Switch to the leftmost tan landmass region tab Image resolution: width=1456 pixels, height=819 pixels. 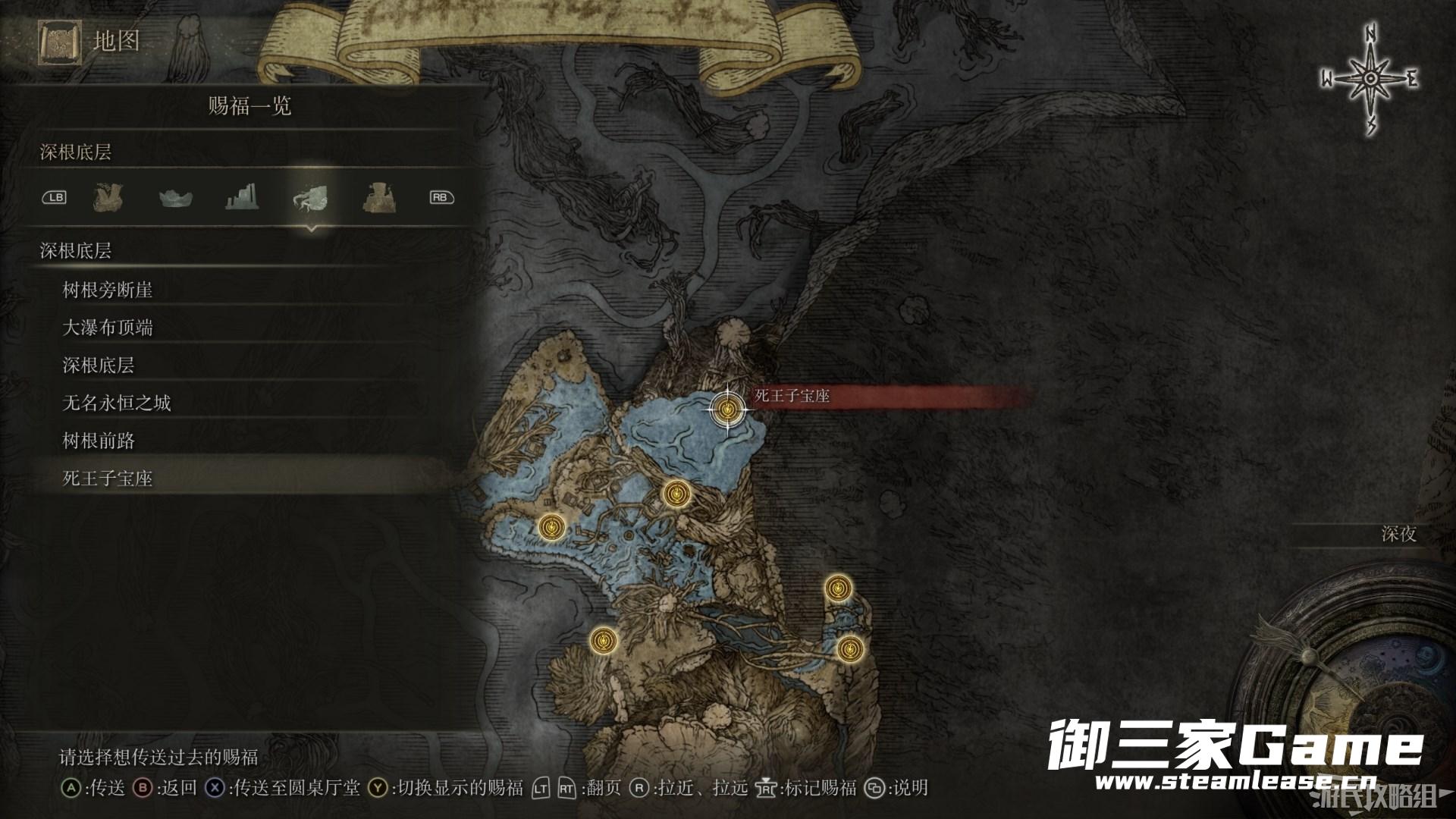(108, 198)
